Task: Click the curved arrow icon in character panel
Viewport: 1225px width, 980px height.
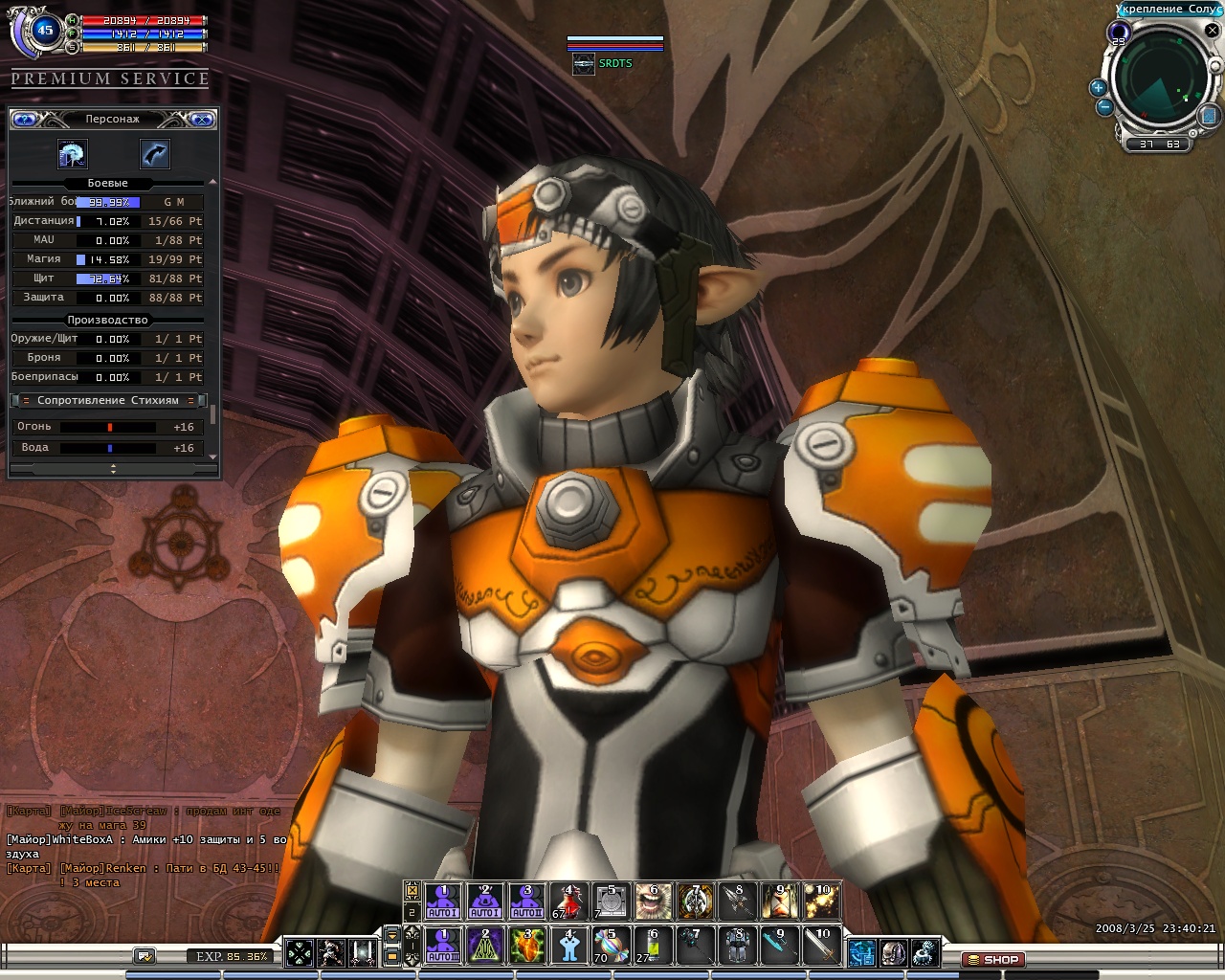Action: point(155,153)
